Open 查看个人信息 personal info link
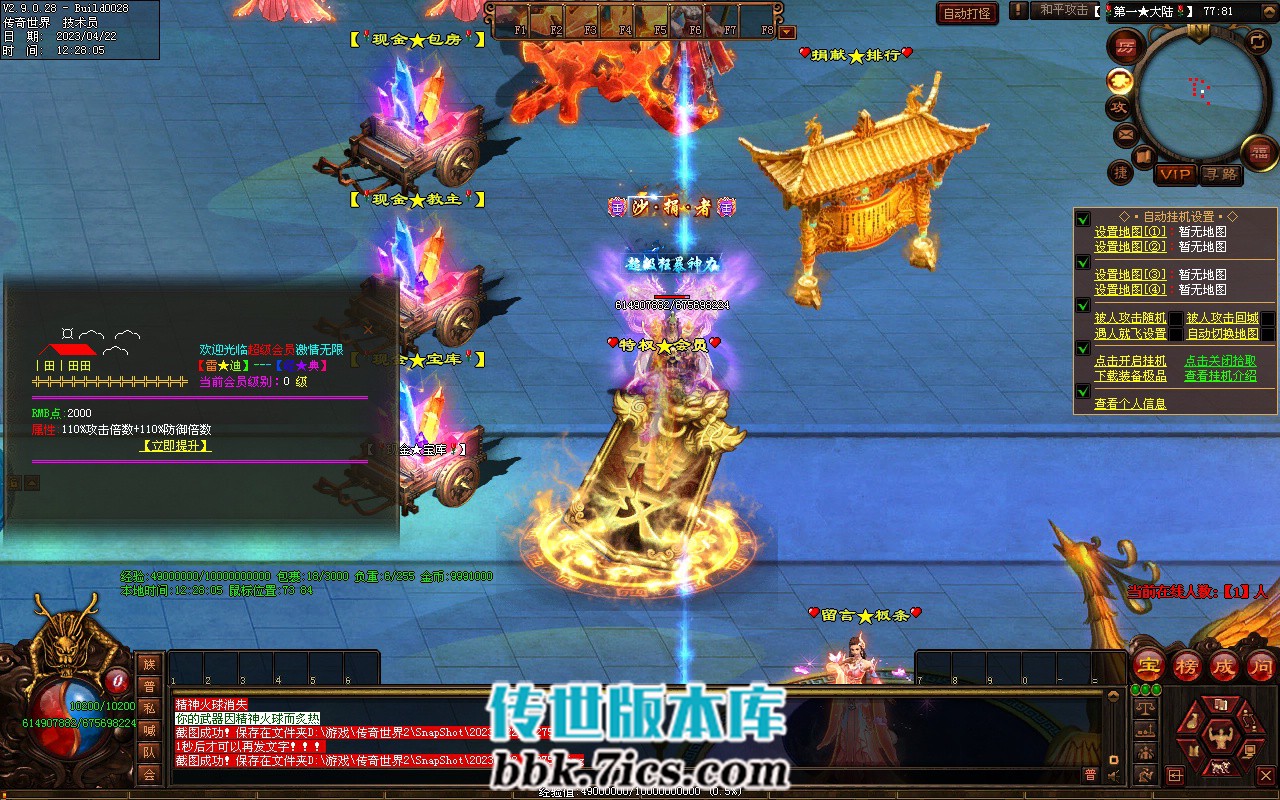The width and height of the screenshot is (1280, 800). (1130, 404)
